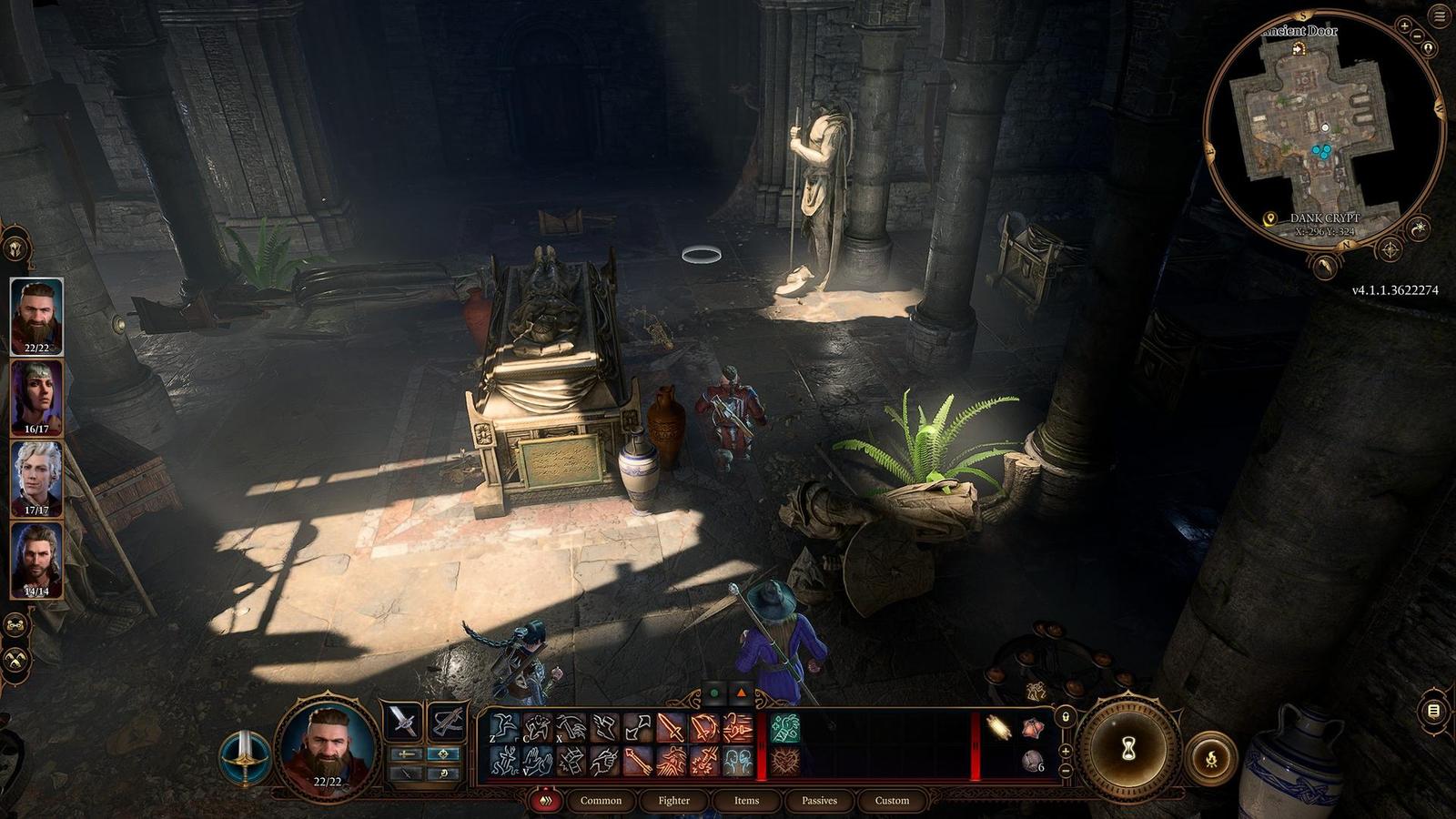Click the scroll item in hotbar
The height and width of the screenshot is (819, 1456).
click(x=999, y=728)
